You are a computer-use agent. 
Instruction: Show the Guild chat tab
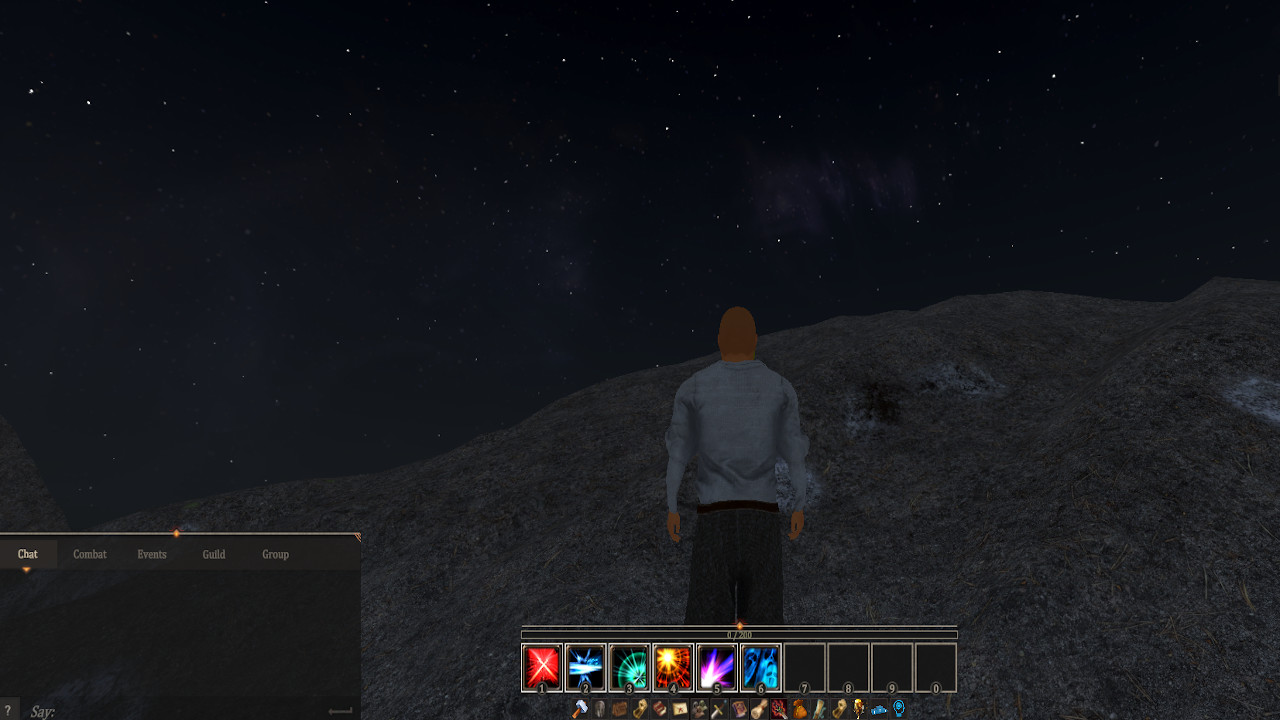214,554
